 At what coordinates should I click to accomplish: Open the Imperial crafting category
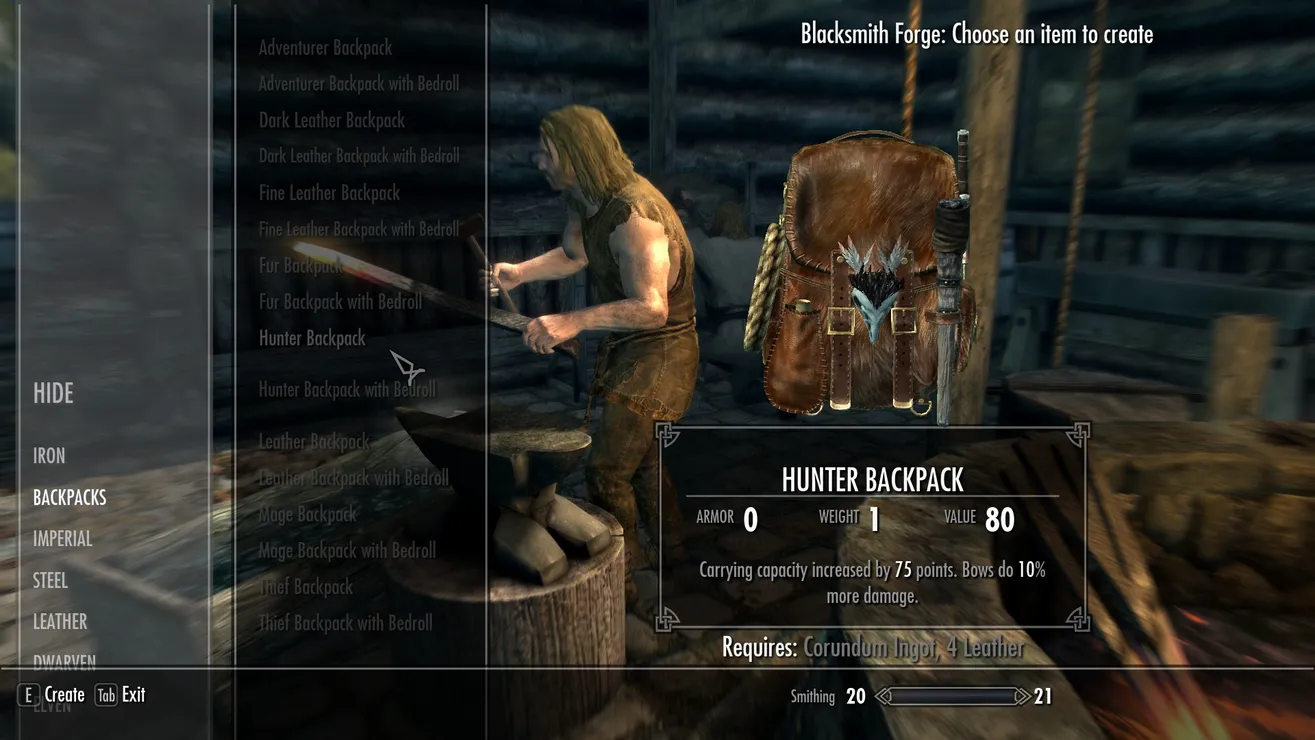click(62, 539)
